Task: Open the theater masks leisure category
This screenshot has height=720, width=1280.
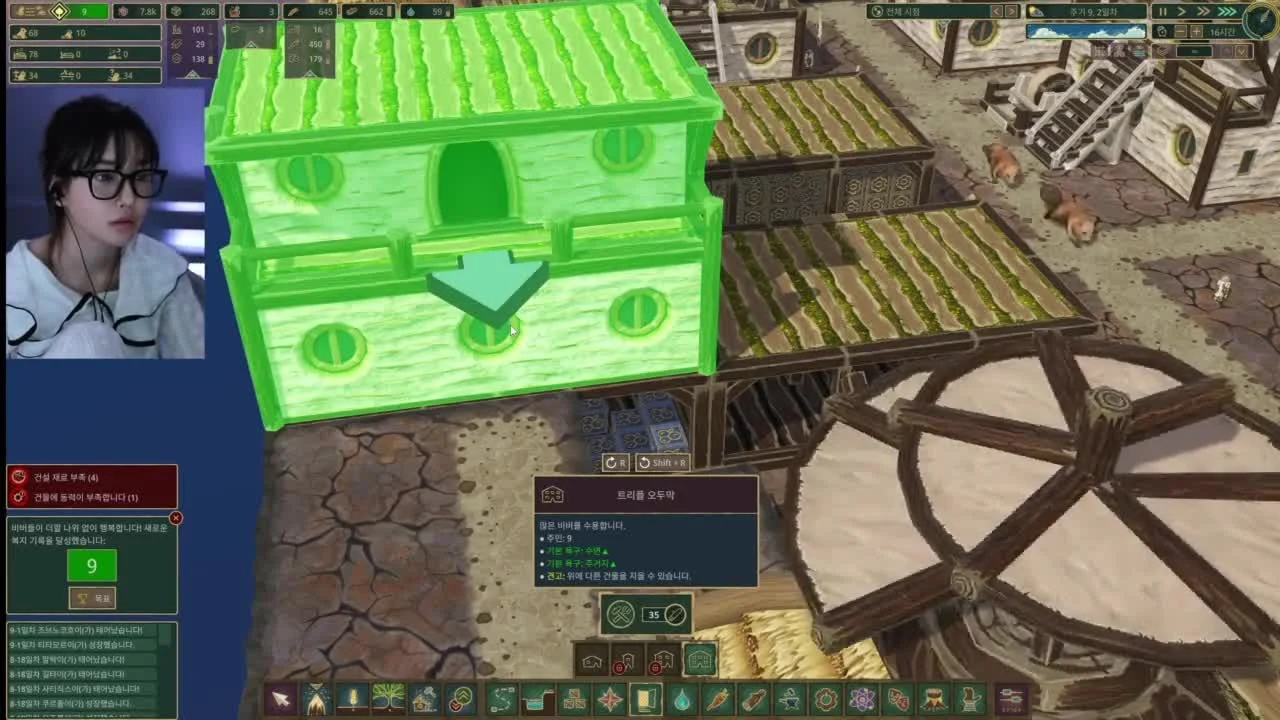Action: (x=897, y=699)
